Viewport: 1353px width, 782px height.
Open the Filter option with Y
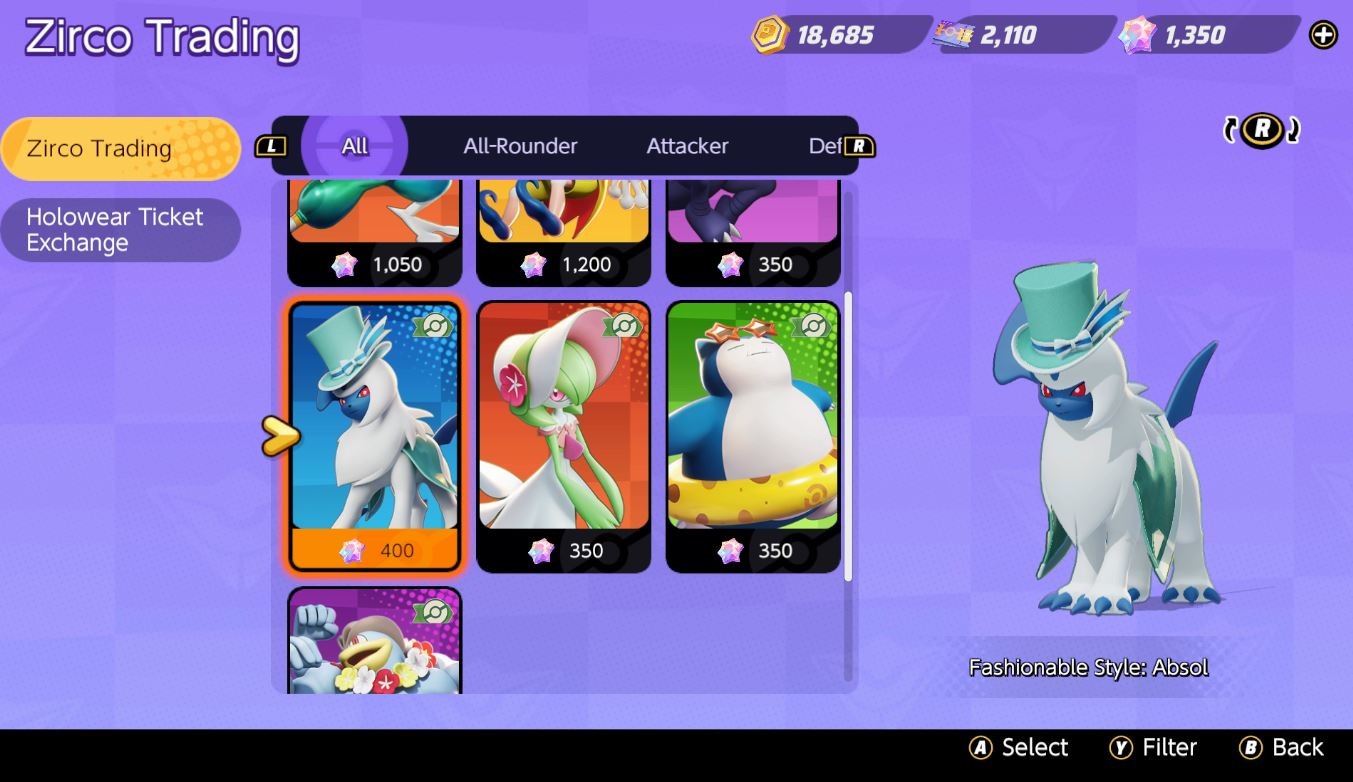[1155, 747]
